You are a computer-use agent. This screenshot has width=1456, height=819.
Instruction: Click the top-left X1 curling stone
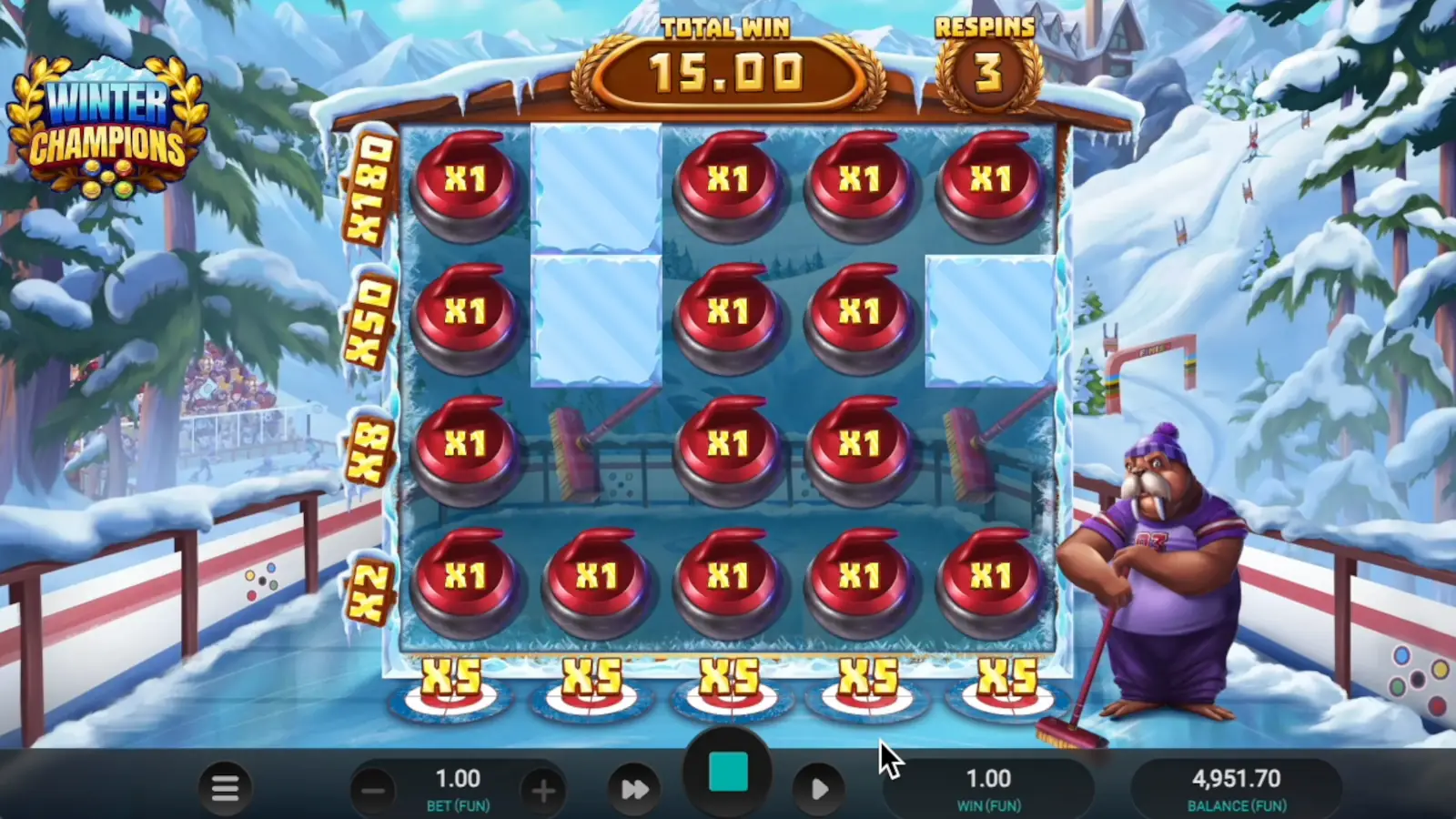[467, 180]
